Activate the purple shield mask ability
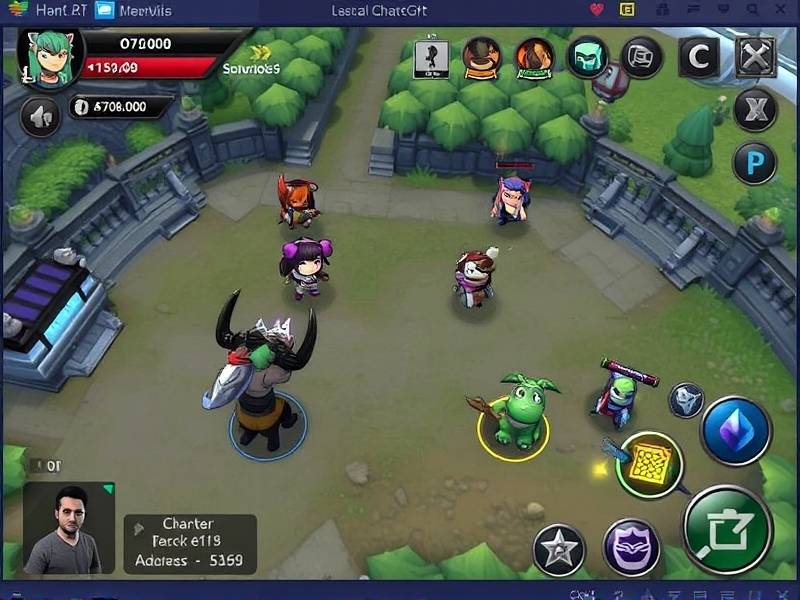This screenshot has width=800, height=600. pos(632,548)
